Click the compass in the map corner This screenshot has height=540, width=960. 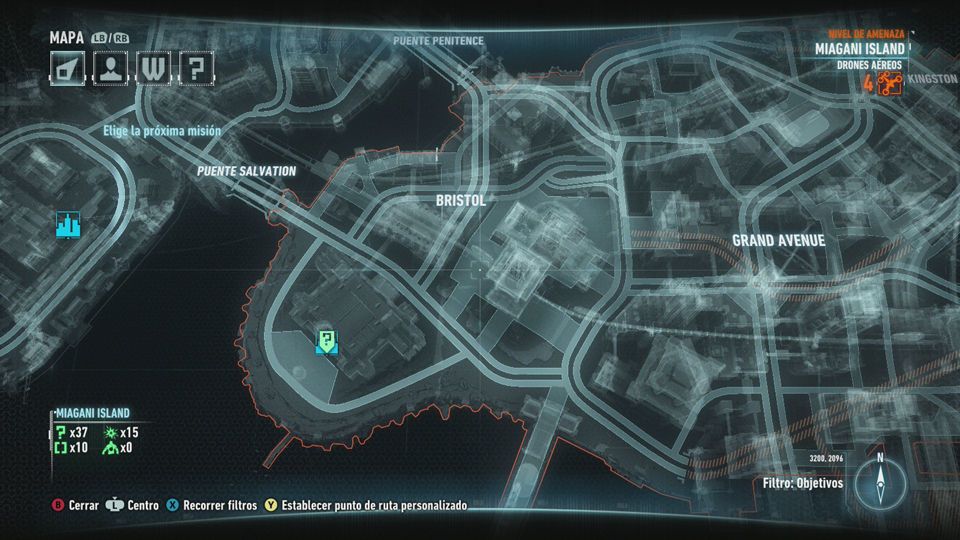tap(880, 482)
